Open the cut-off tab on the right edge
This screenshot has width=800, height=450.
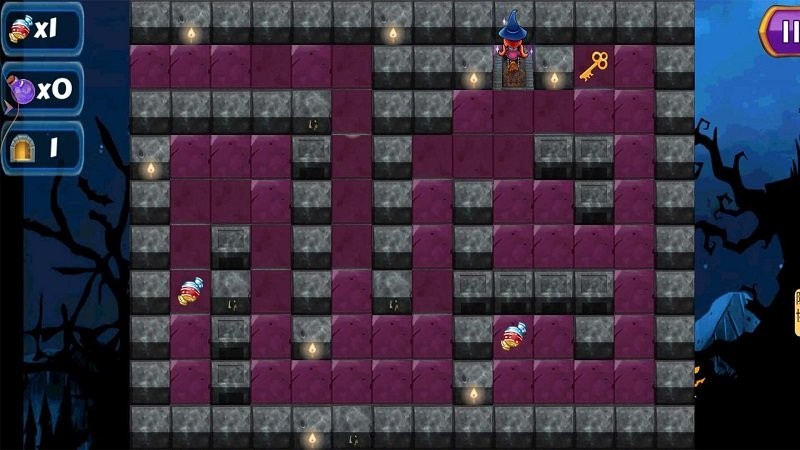796,312
